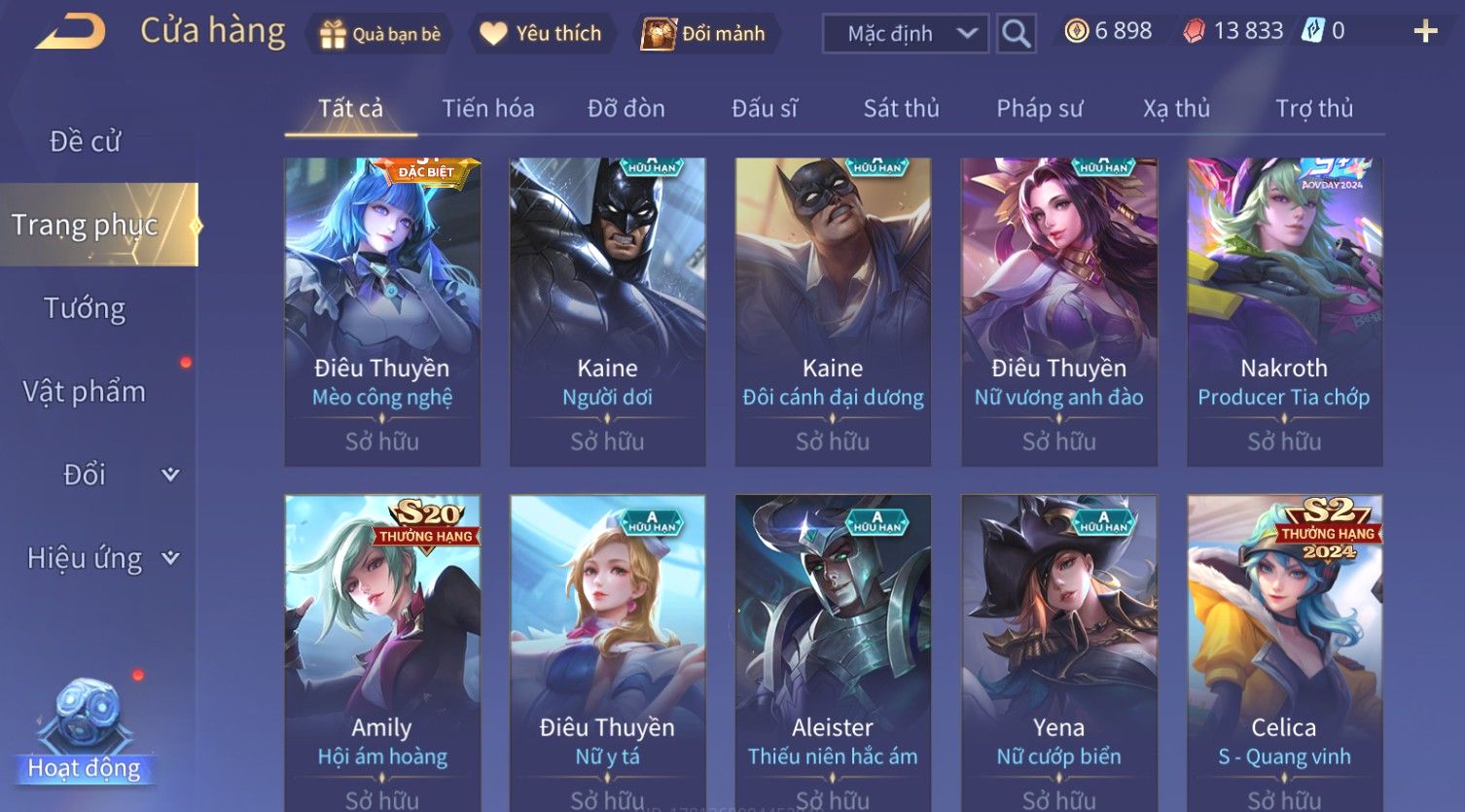Expand the Mặc định sort dropdown
This screenshot has height=812, width=1465.
click(x=906, y=34)
